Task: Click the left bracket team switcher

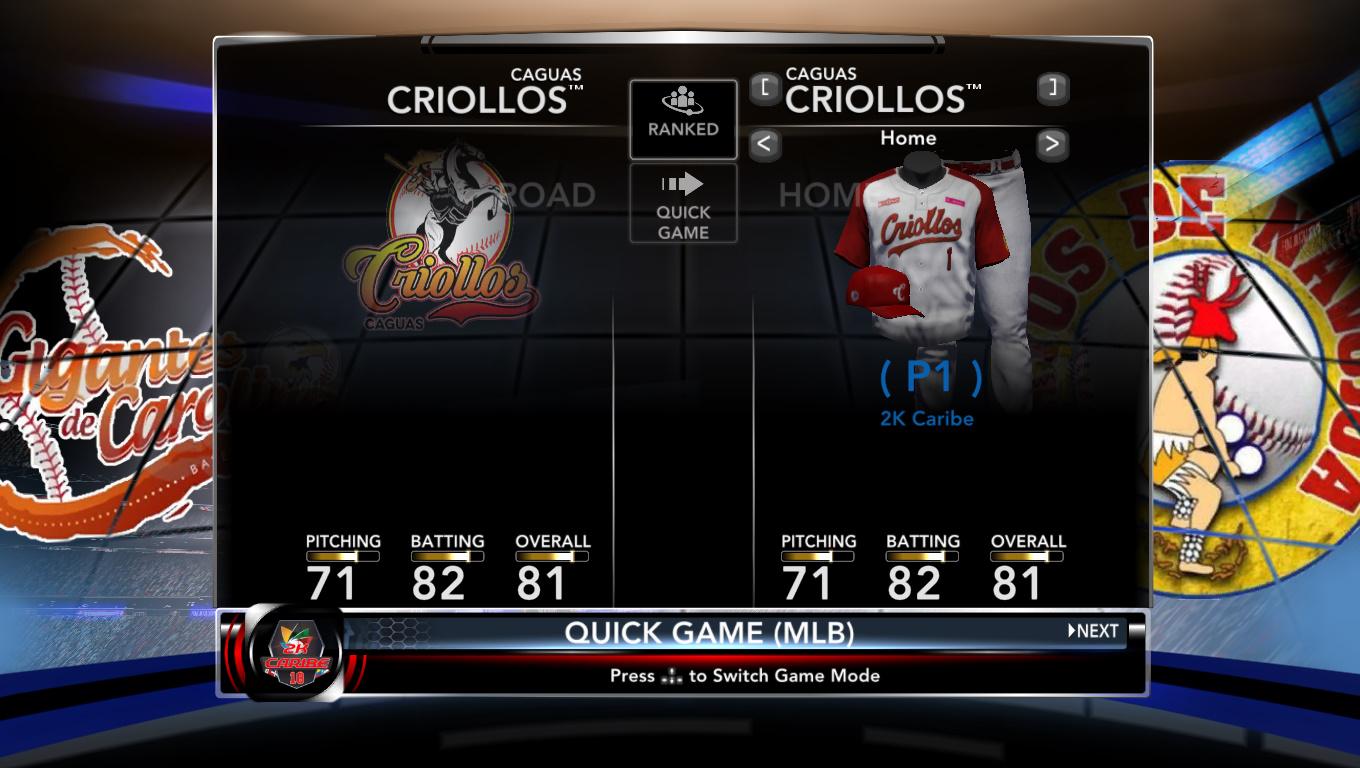Action: click(764, 88)
